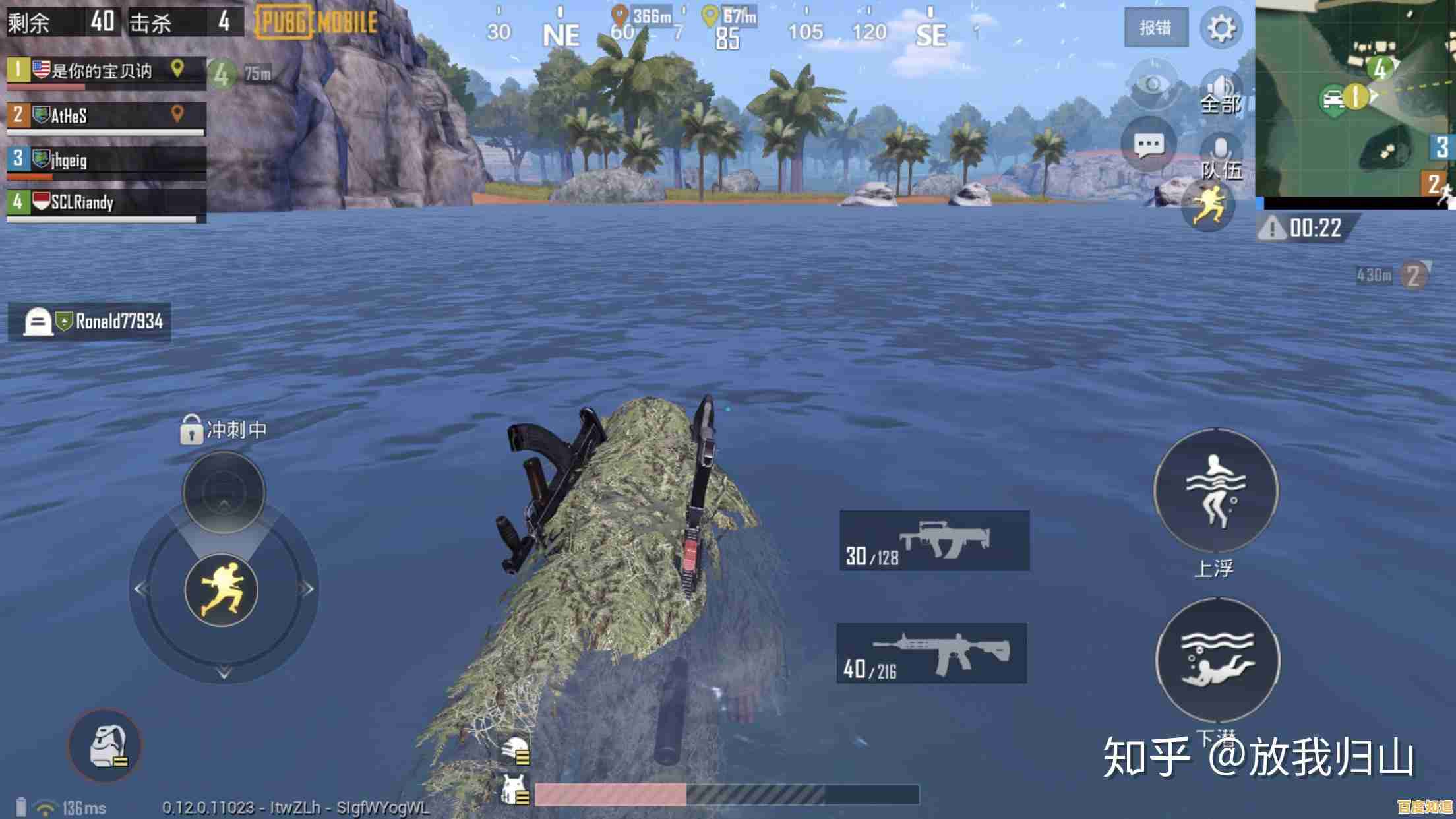The width and height of the screenshot is (1456, 819).
Task: Click the 报错 report button
Action: pyautogui.click(x=1156, y=28)
